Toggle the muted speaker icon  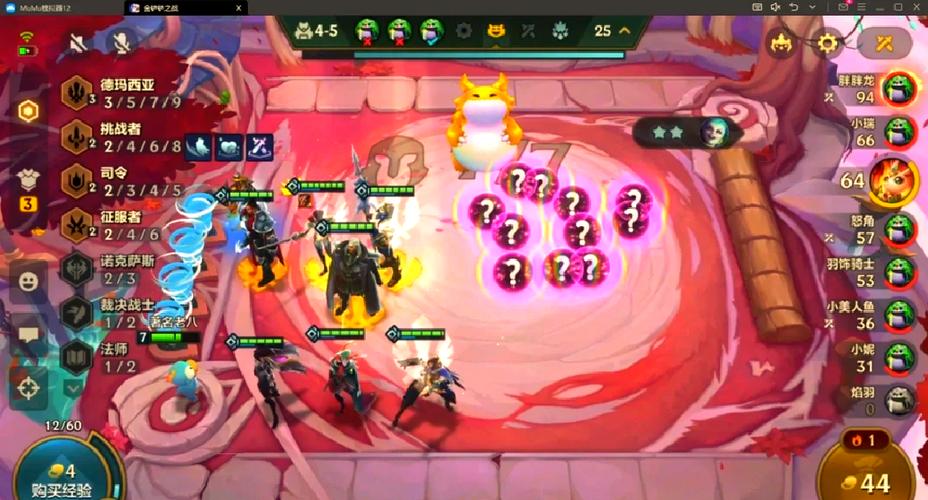point(78,42)
